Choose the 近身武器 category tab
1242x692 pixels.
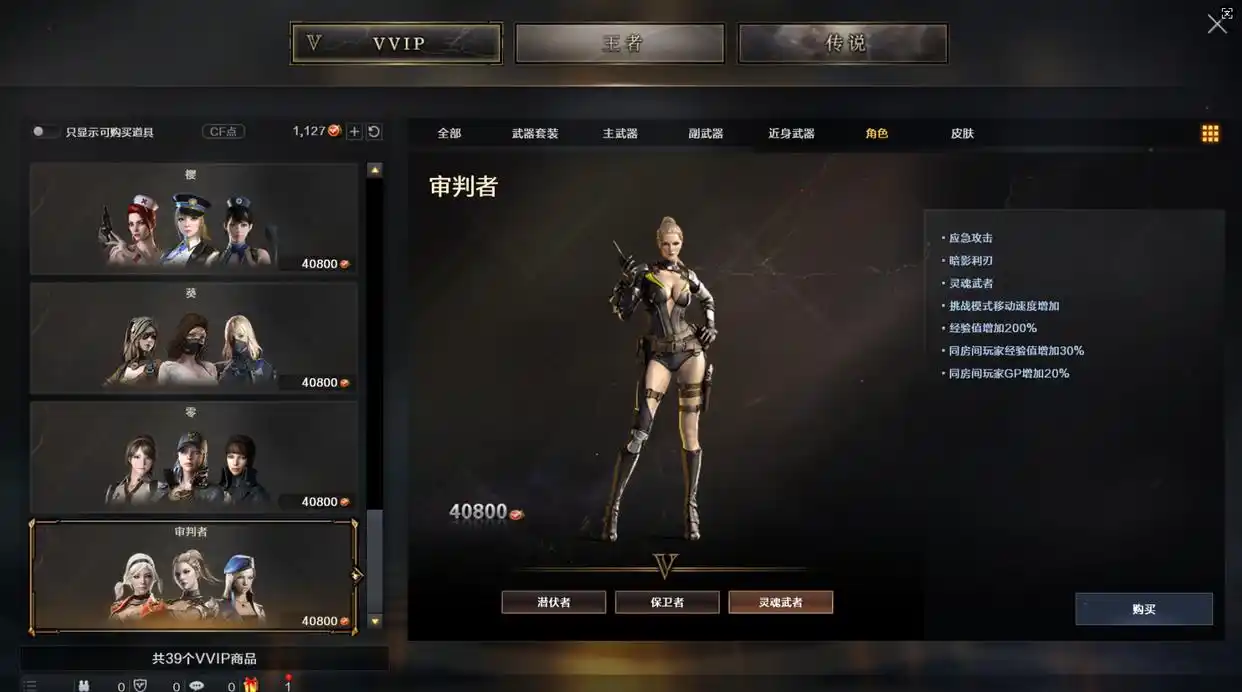tap(791, 134)
